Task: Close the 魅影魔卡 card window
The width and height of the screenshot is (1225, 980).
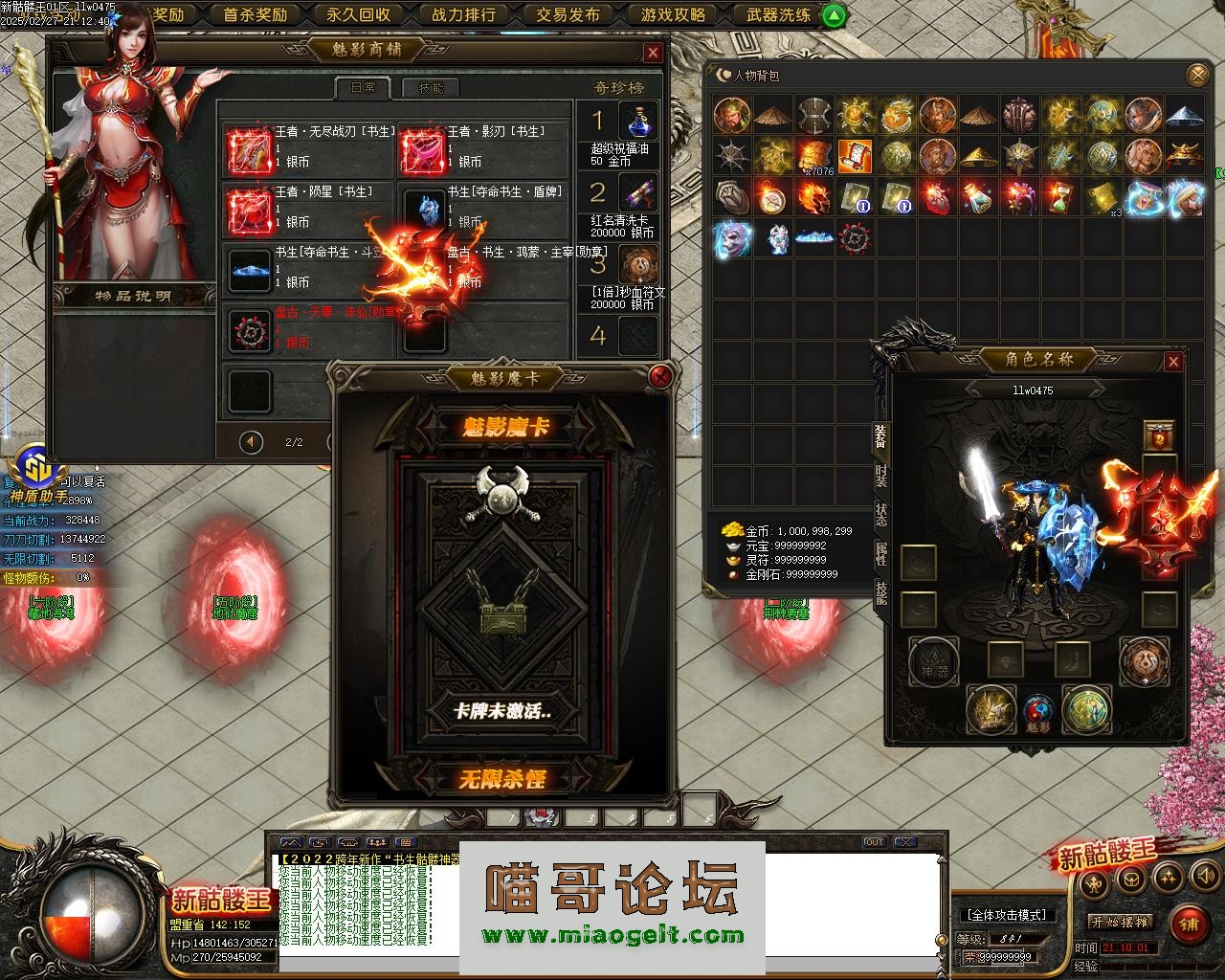Action: [659, 376]
